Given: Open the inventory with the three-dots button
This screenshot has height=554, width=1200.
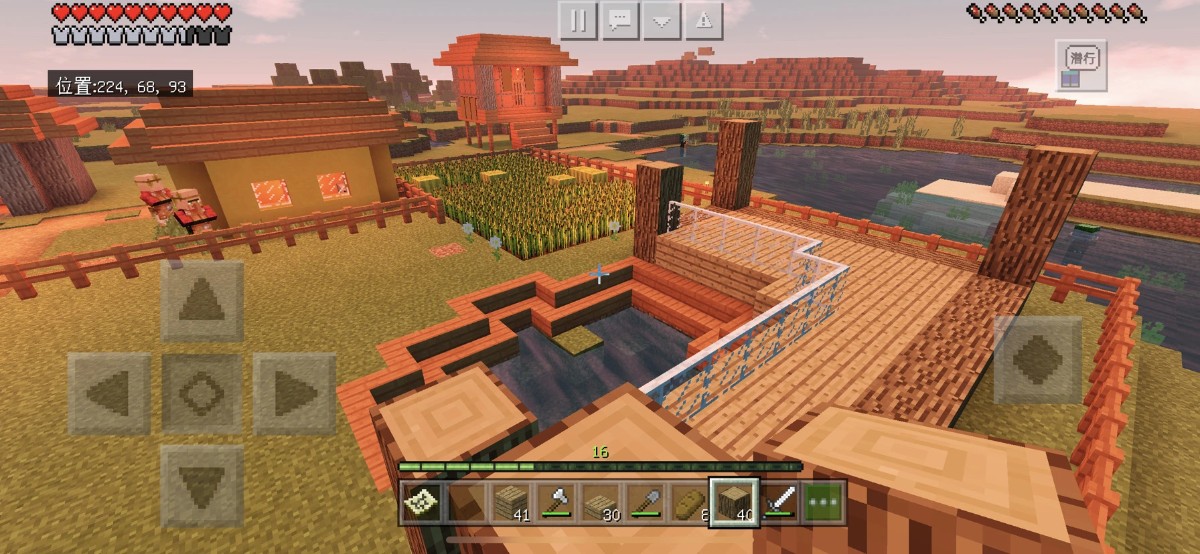Looking at the screenshot, I should [824, 502].
